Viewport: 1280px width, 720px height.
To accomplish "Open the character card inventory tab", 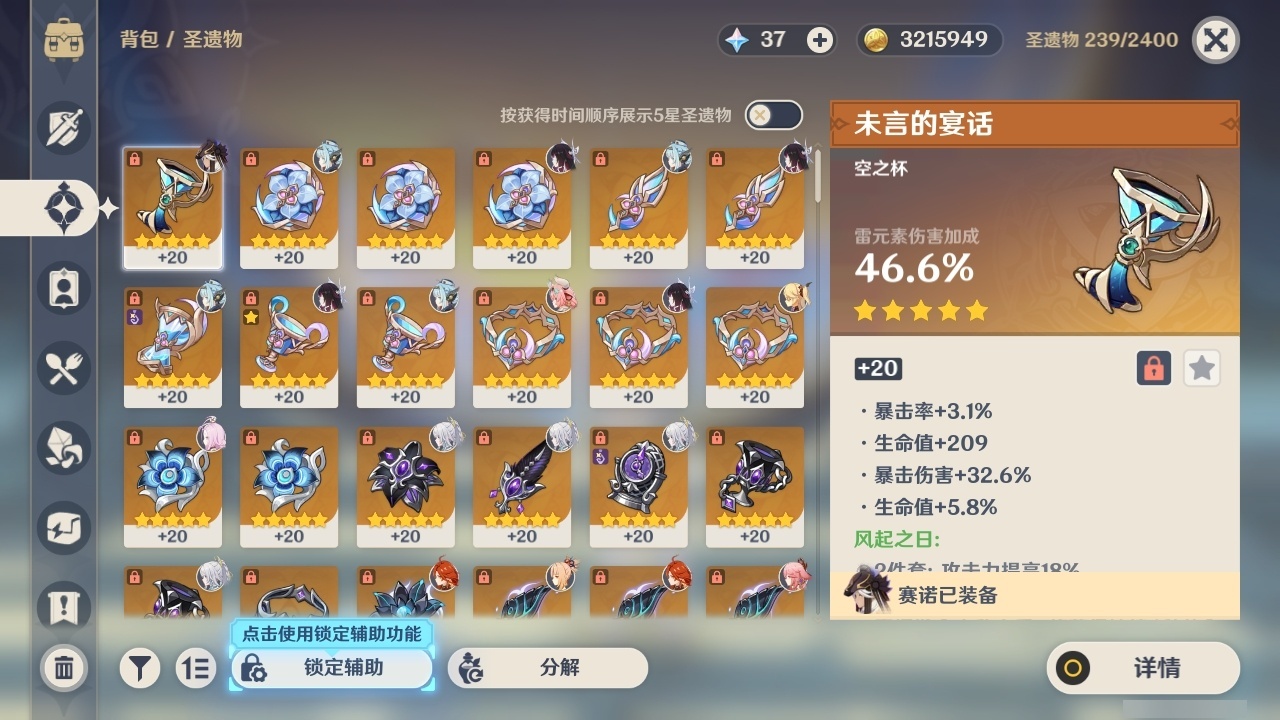I will [x=63, y=288].
